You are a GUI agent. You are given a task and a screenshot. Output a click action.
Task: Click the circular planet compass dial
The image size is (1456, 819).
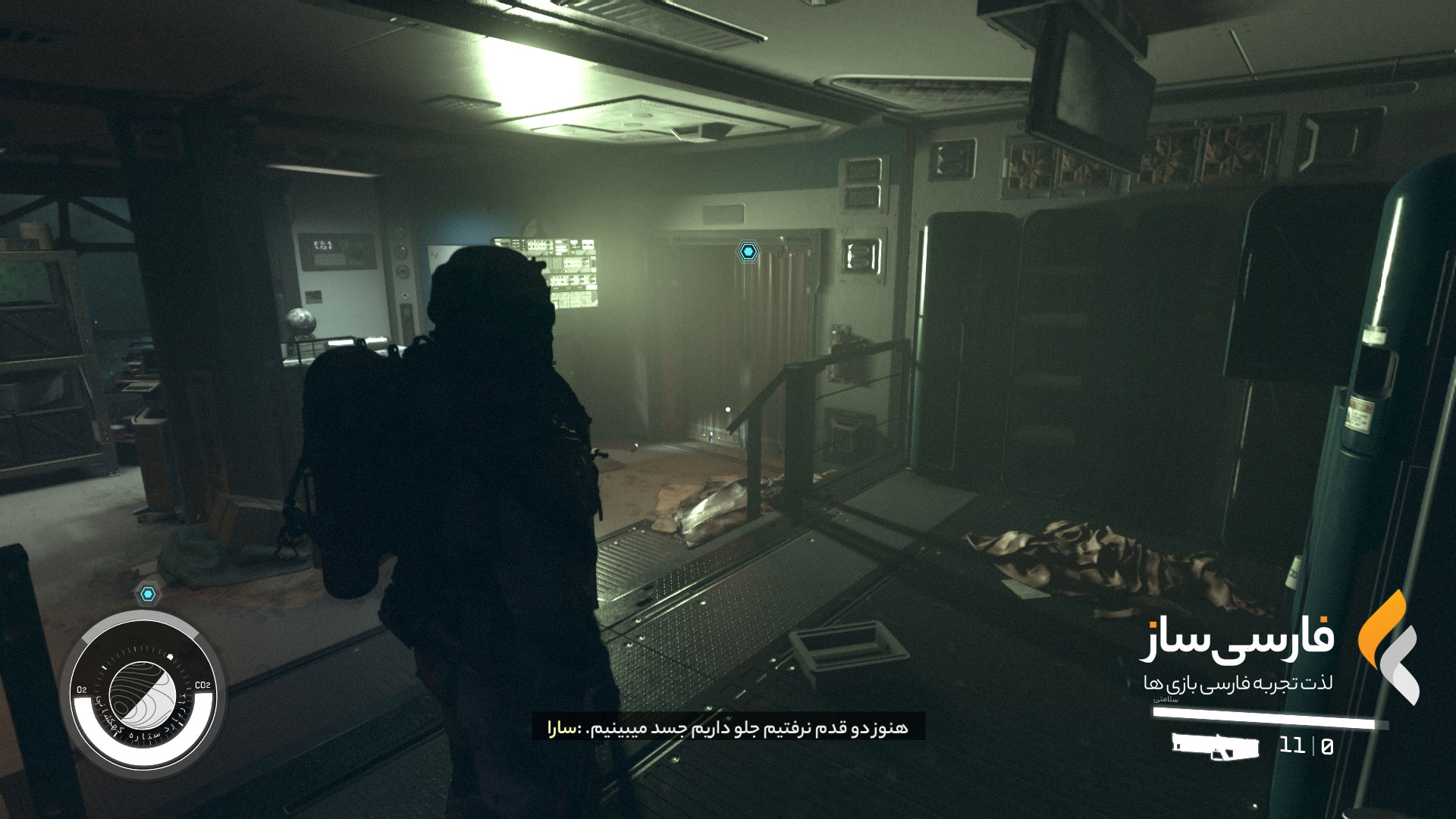[x=143, y=693]
